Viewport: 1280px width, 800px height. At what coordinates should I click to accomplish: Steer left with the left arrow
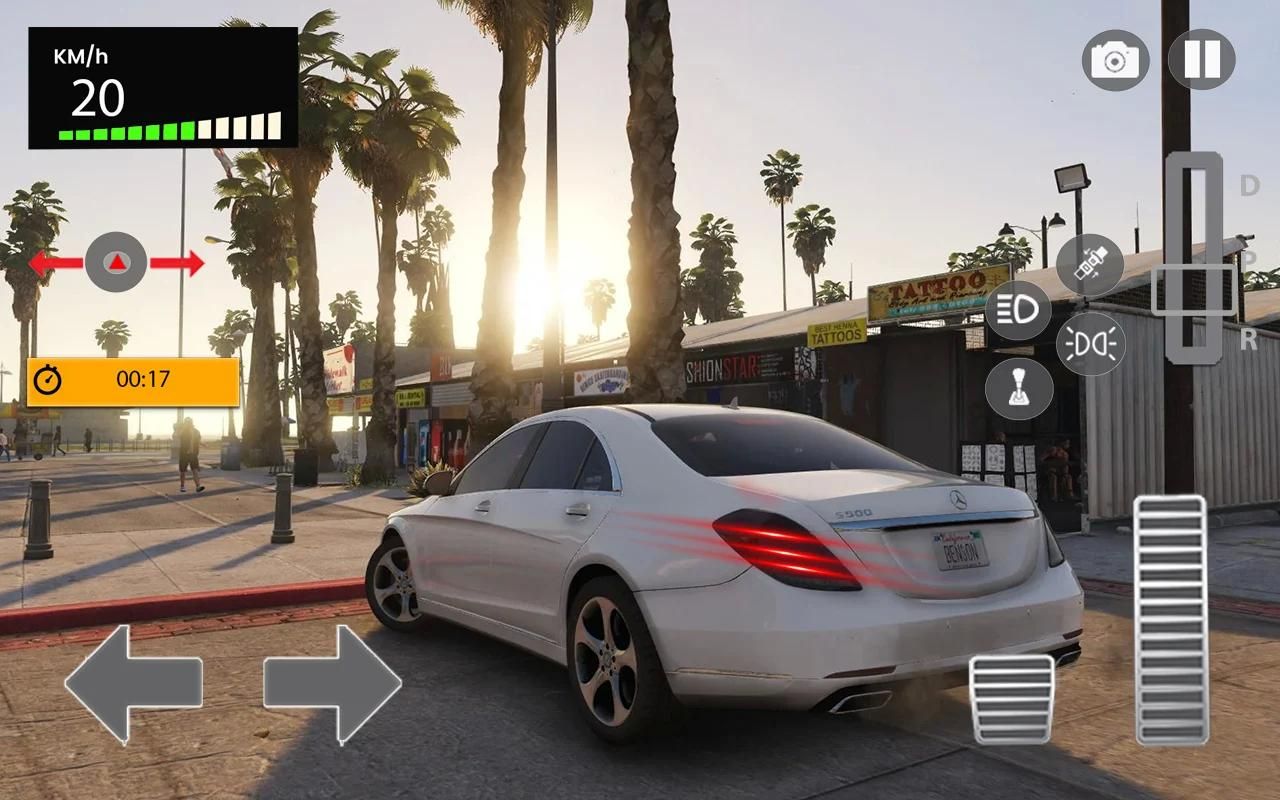pos(133,684)
